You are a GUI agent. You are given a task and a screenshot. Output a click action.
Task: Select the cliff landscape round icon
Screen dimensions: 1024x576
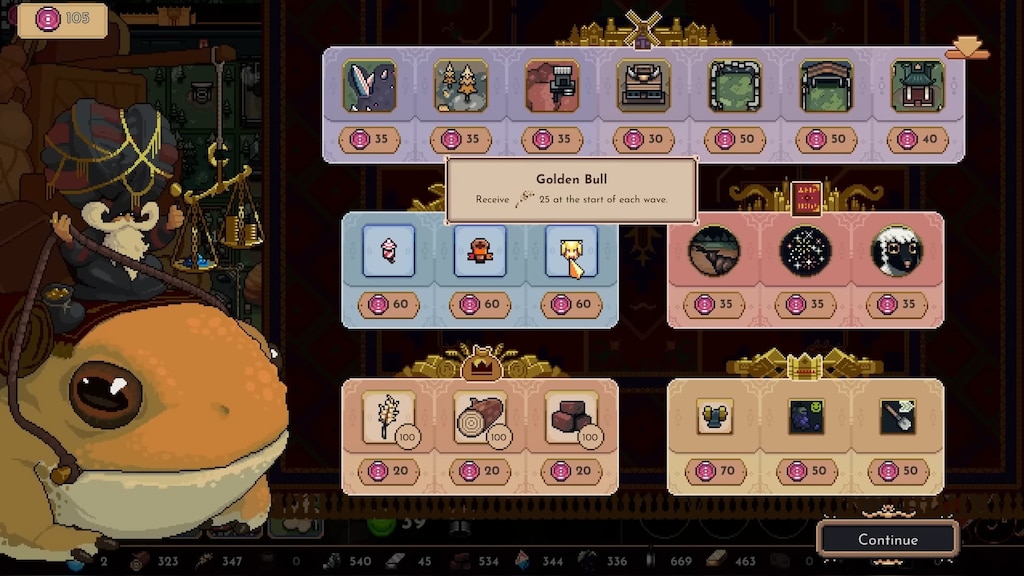tap(714, 251)
